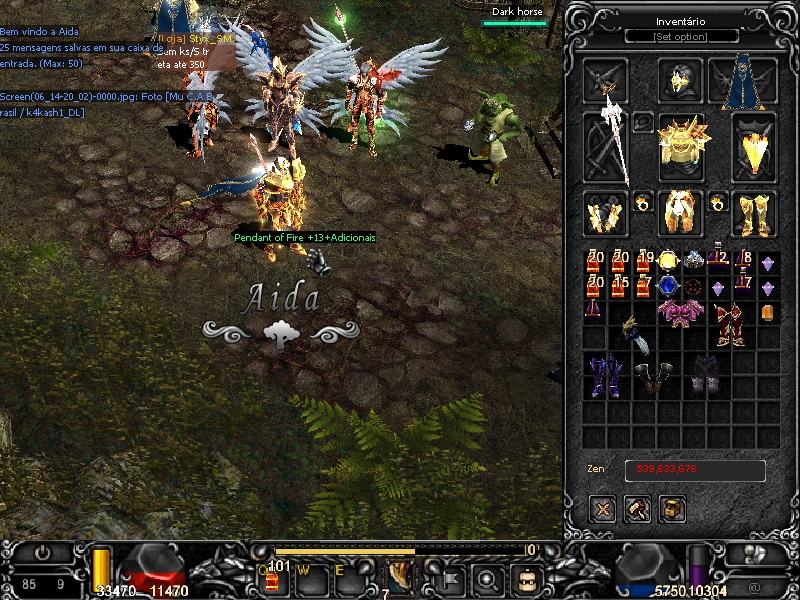Select the pink winged armor in inventory
Image resolution: width=800 pixels, height=600 pixels.
(681, 312)
